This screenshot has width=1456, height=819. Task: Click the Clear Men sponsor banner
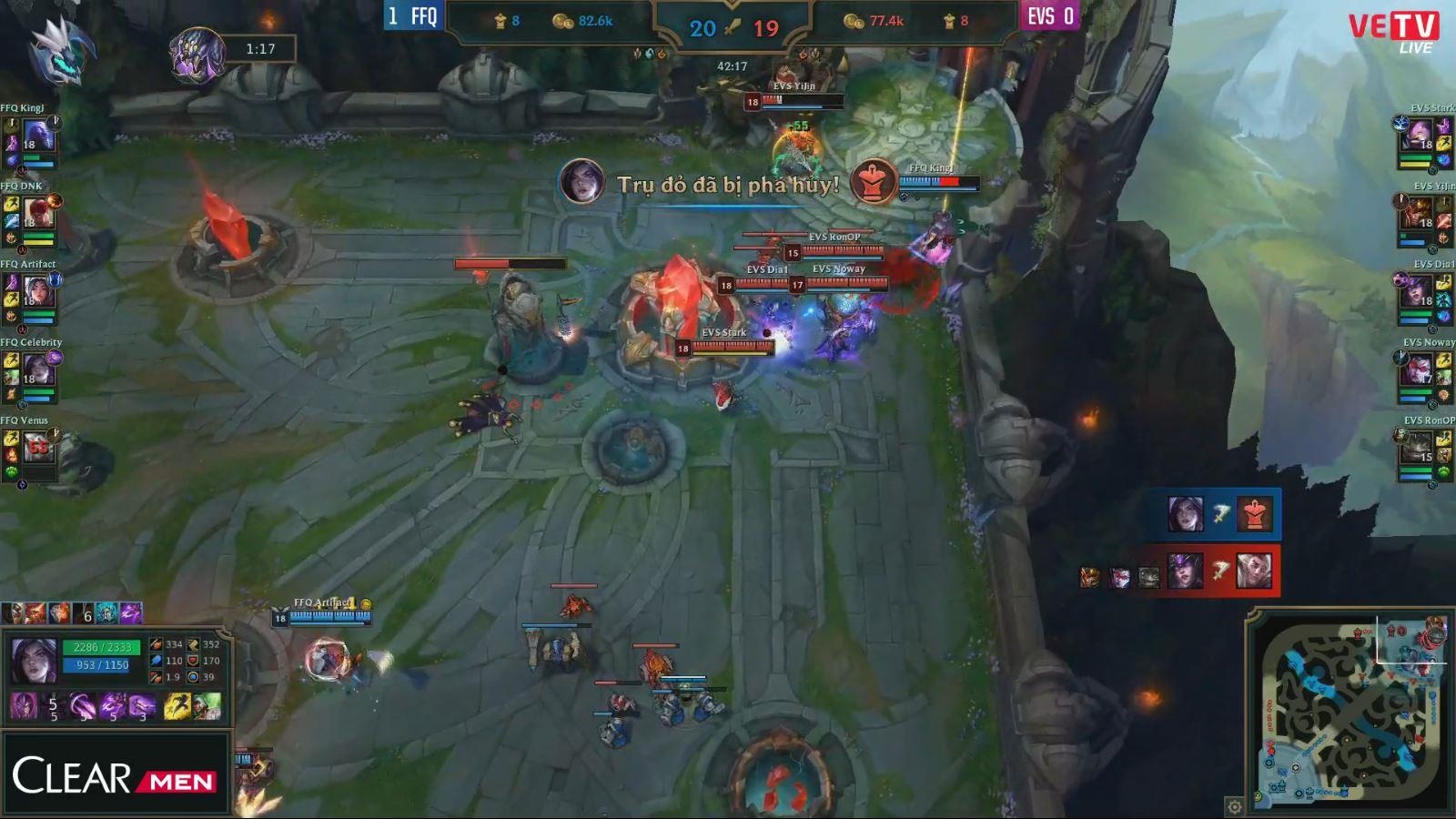click(x=116, y=775)
